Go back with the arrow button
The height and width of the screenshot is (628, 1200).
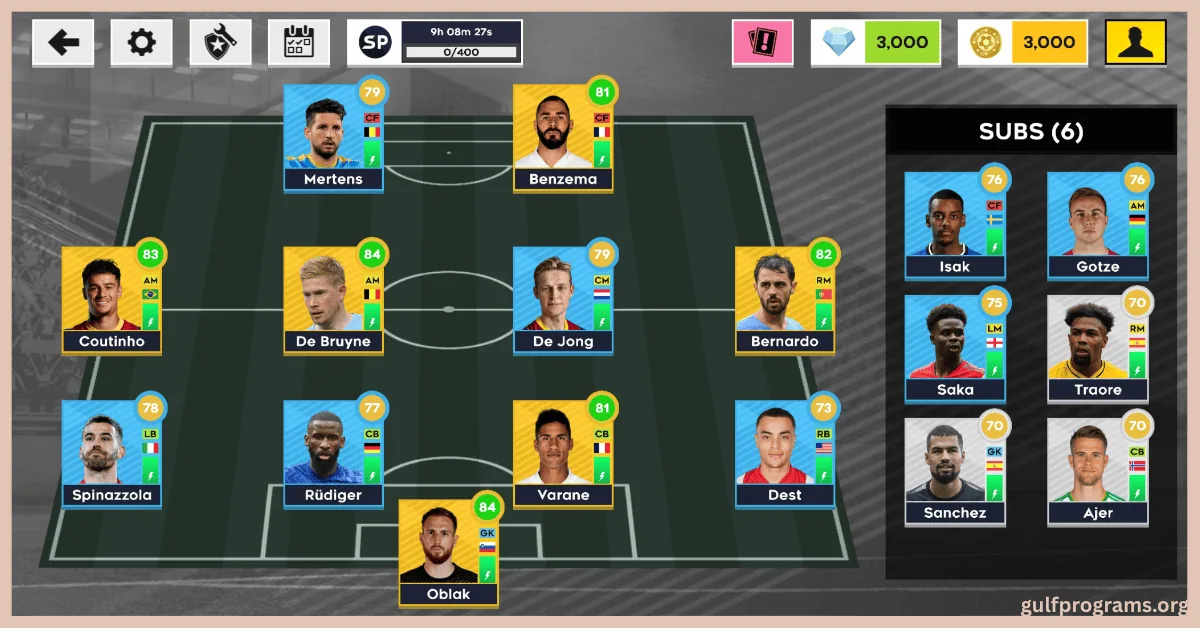(x=63, y=43)
